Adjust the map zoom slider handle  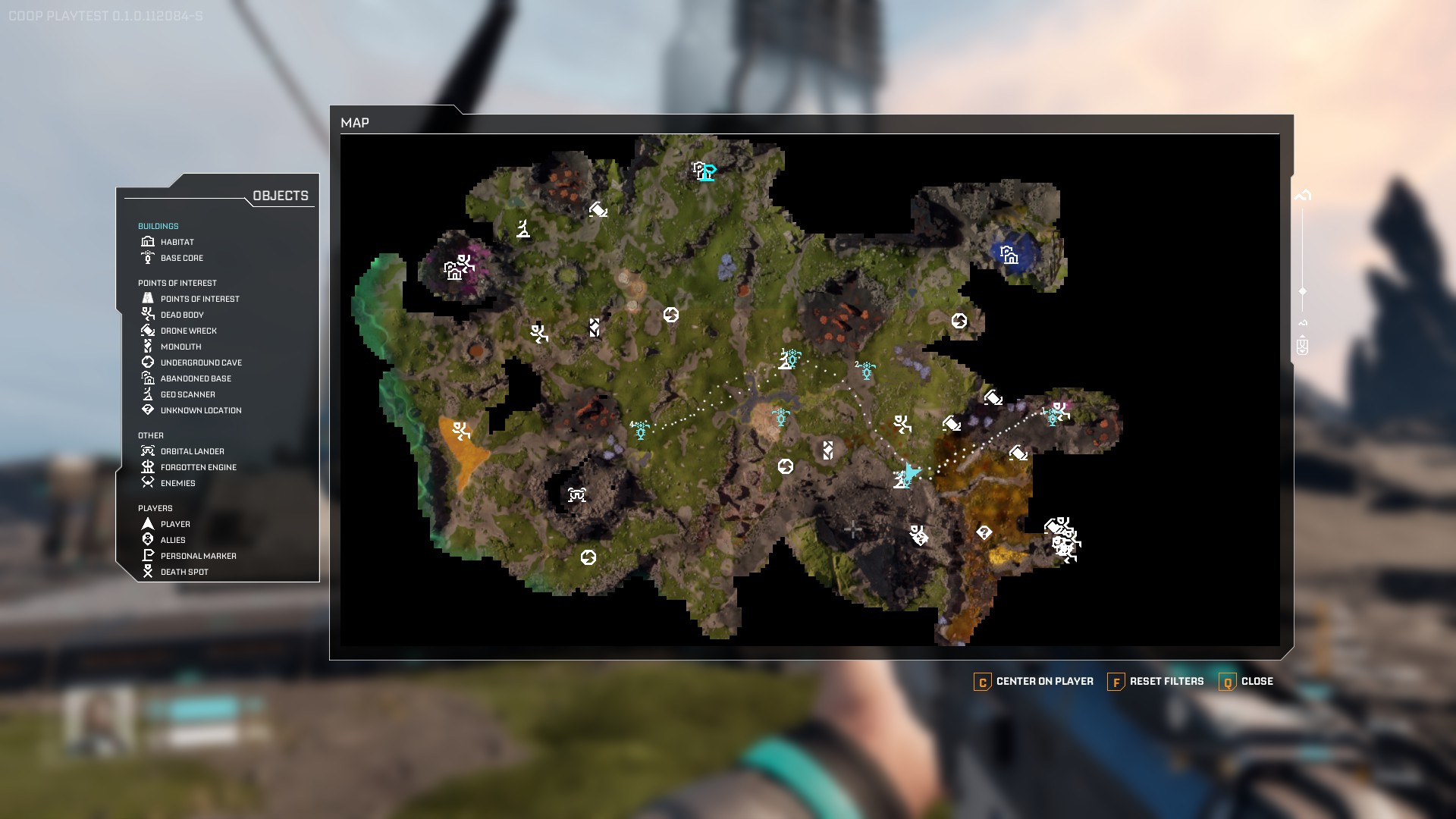click(1303, 291)
